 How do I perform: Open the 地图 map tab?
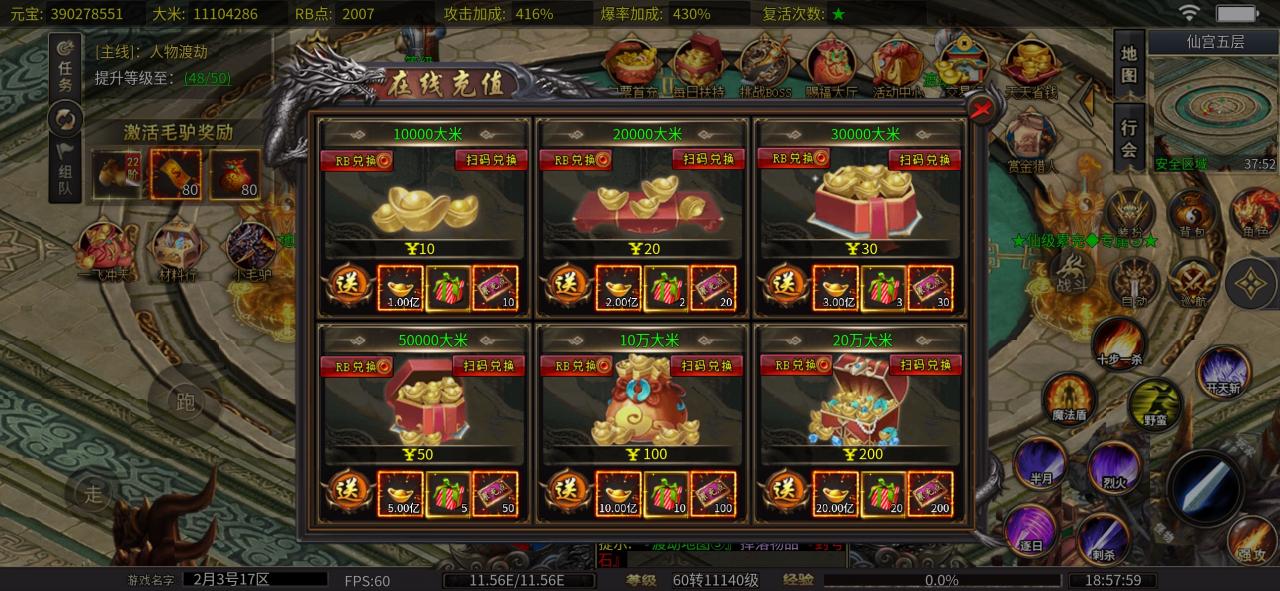coord(1129,63)
